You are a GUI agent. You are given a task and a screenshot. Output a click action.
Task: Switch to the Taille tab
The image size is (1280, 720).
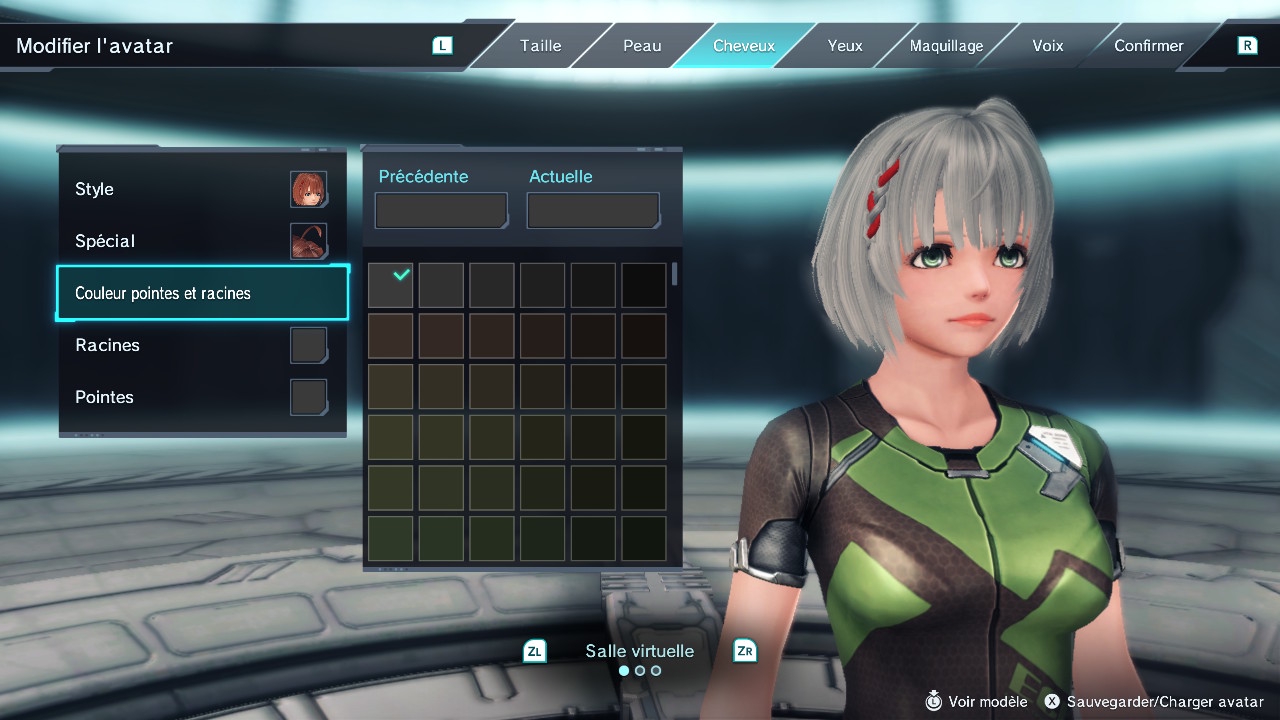coord(540,46)
